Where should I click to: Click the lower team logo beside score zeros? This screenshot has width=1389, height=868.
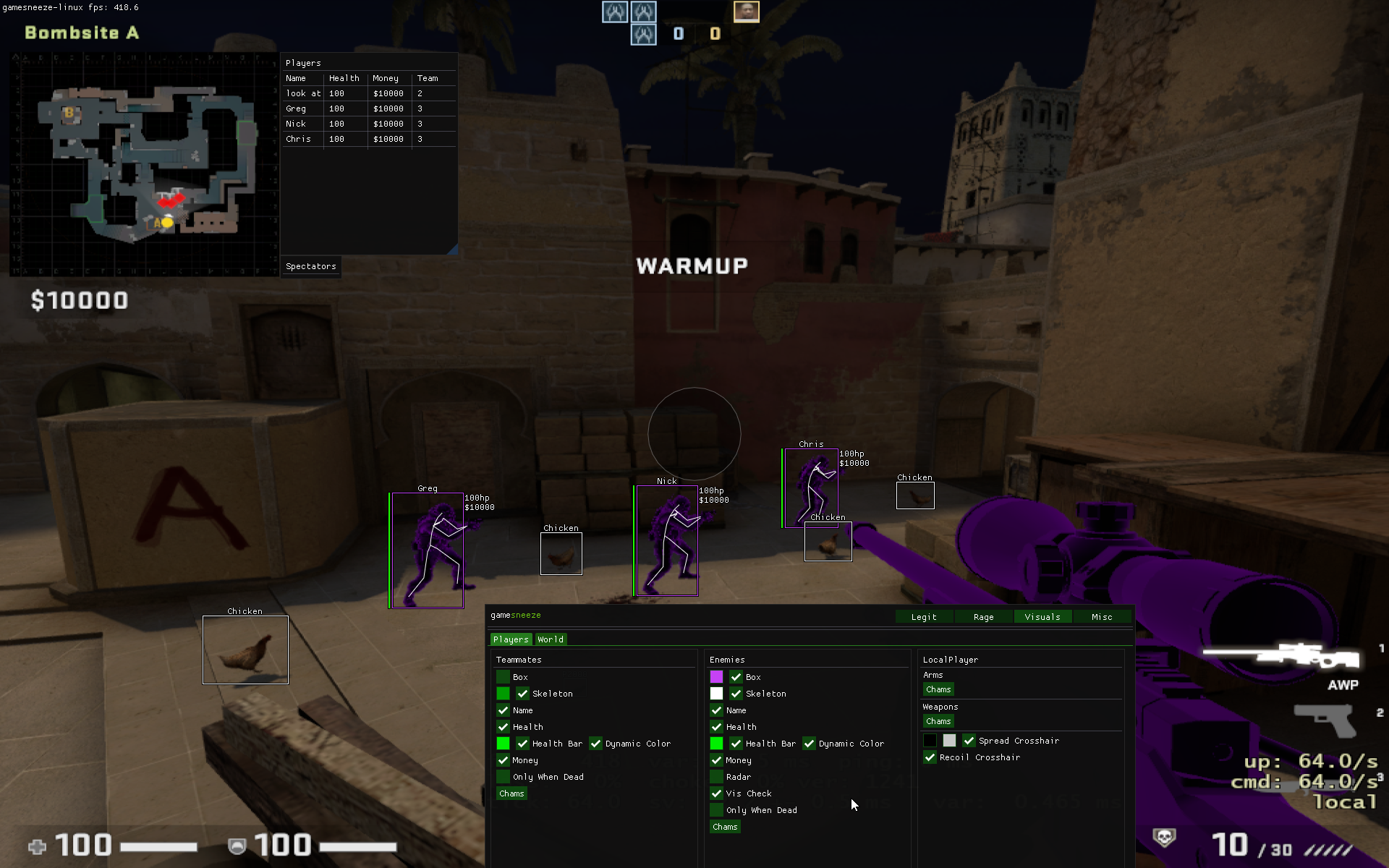coord(644,34)
